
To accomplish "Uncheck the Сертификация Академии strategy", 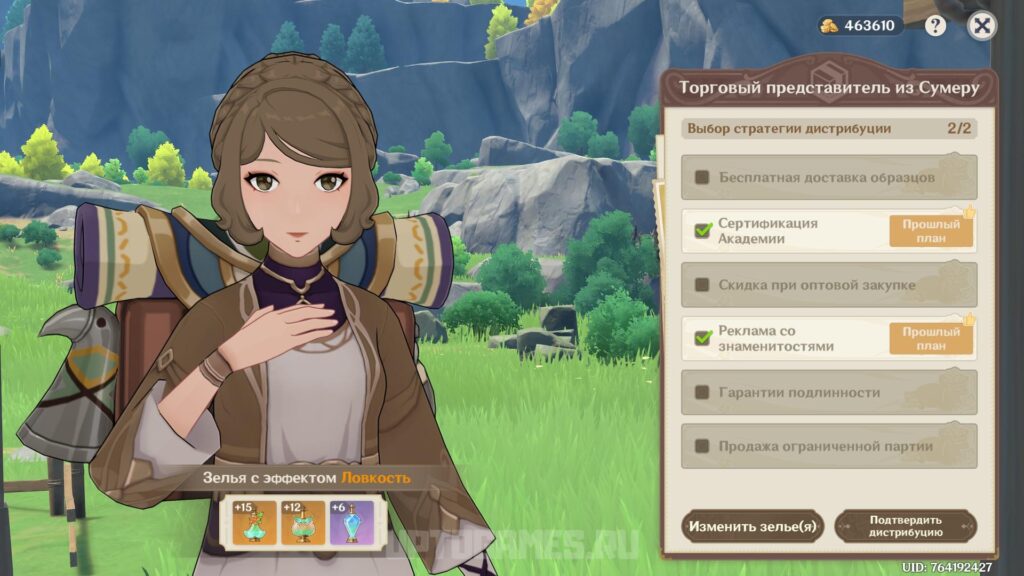I will tap(702, 231).
